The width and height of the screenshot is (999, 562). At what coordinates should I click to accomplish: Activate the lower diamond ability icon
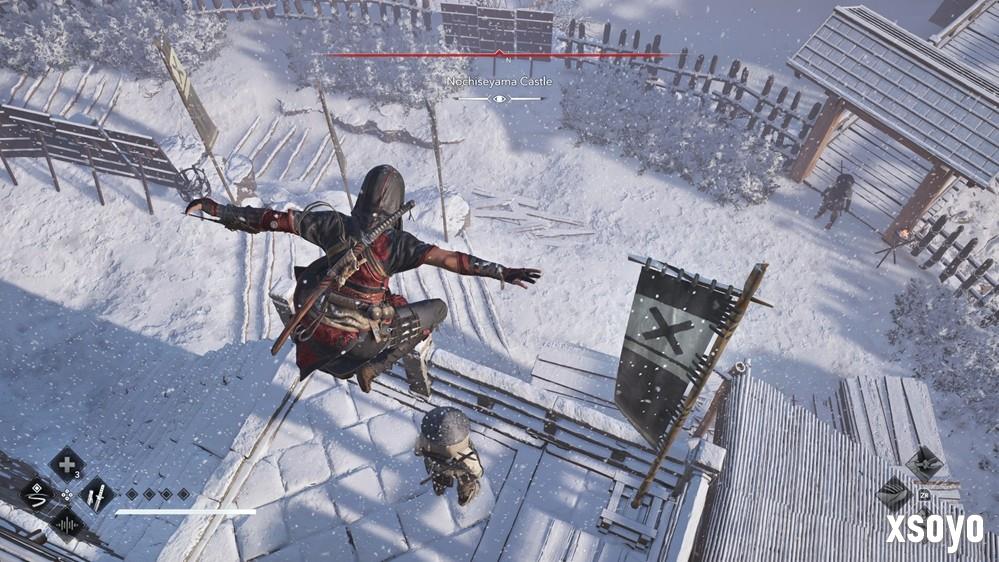(x=894, y=493)
